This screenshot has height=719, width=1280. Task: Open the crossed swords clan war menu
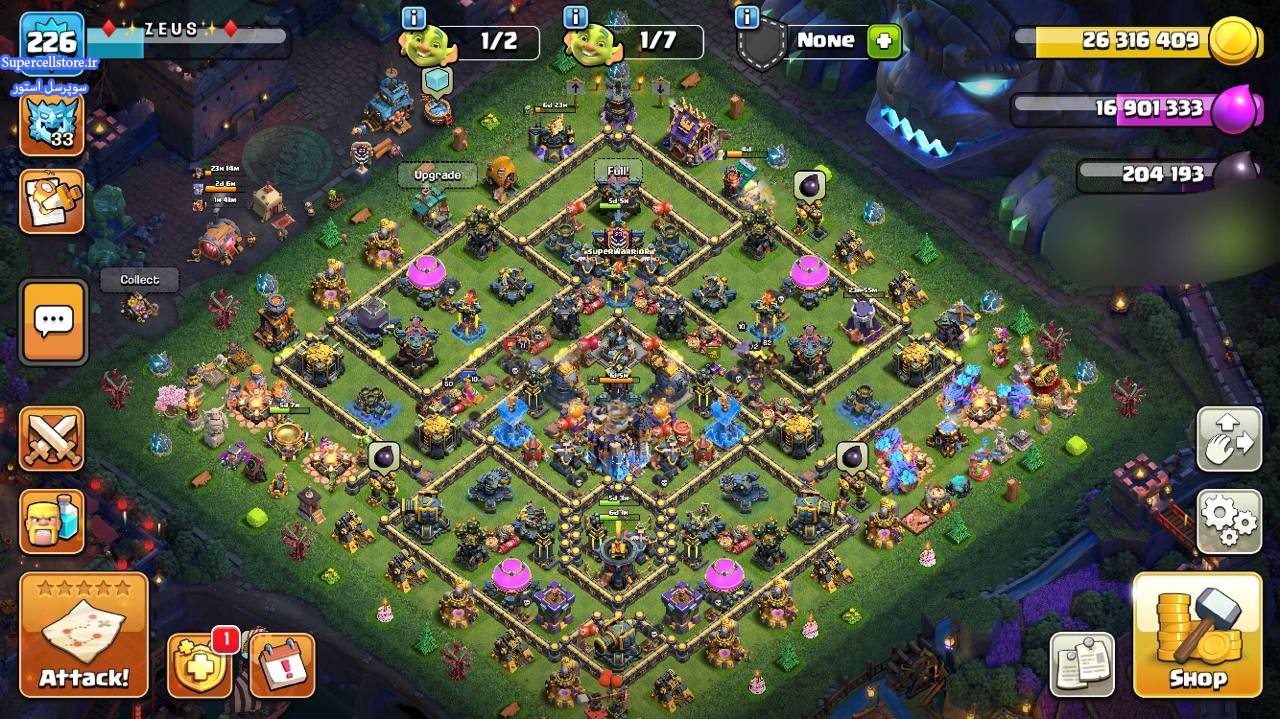(52, 439)
